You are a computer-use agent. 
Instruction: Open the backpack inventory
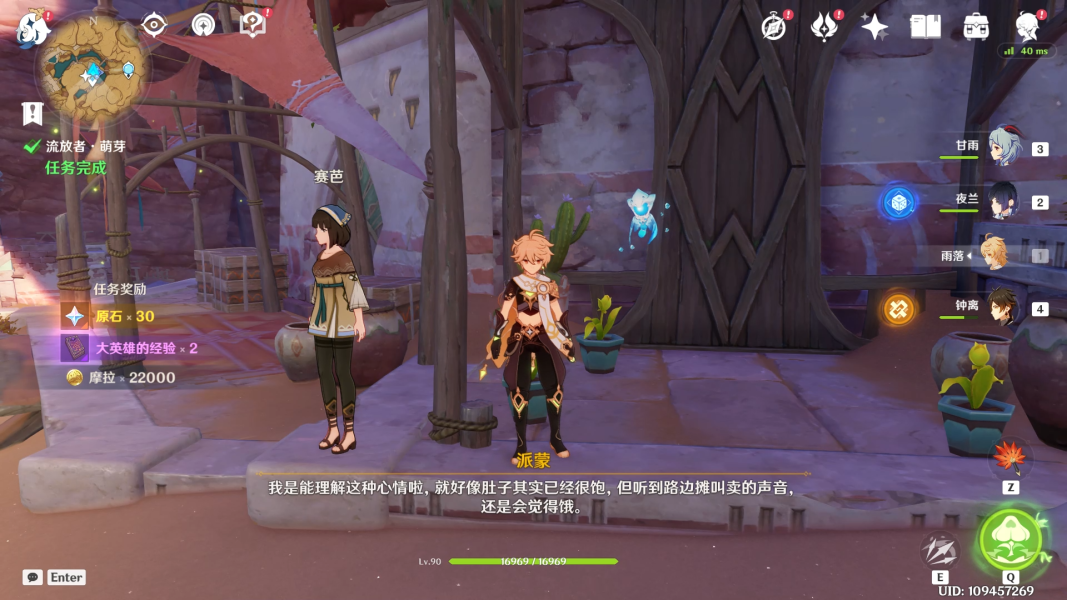coord(976,27)
